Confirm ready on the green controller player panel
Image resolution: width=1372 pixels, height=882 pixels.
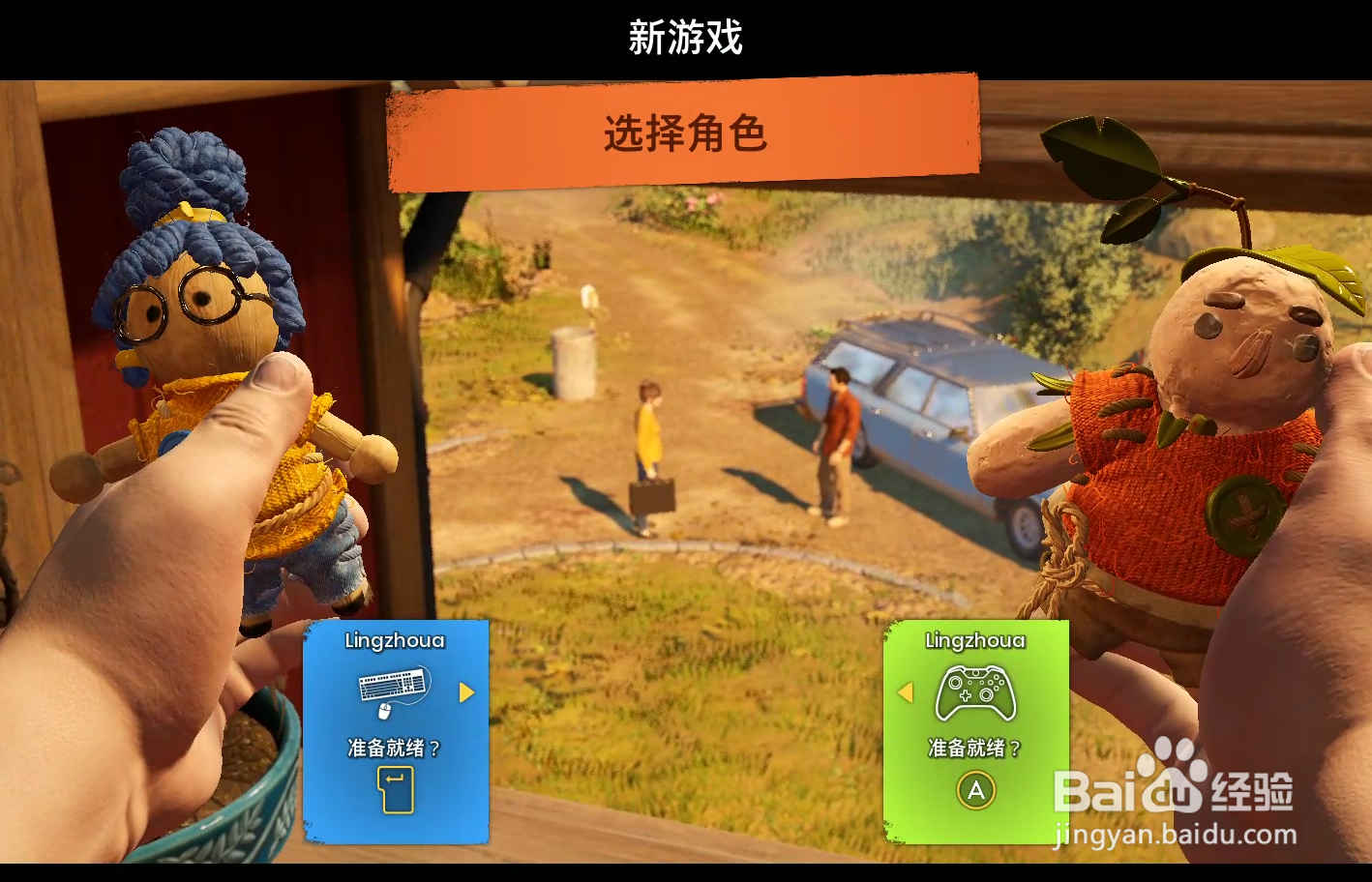pyautogui.click(x=977, y=790)
